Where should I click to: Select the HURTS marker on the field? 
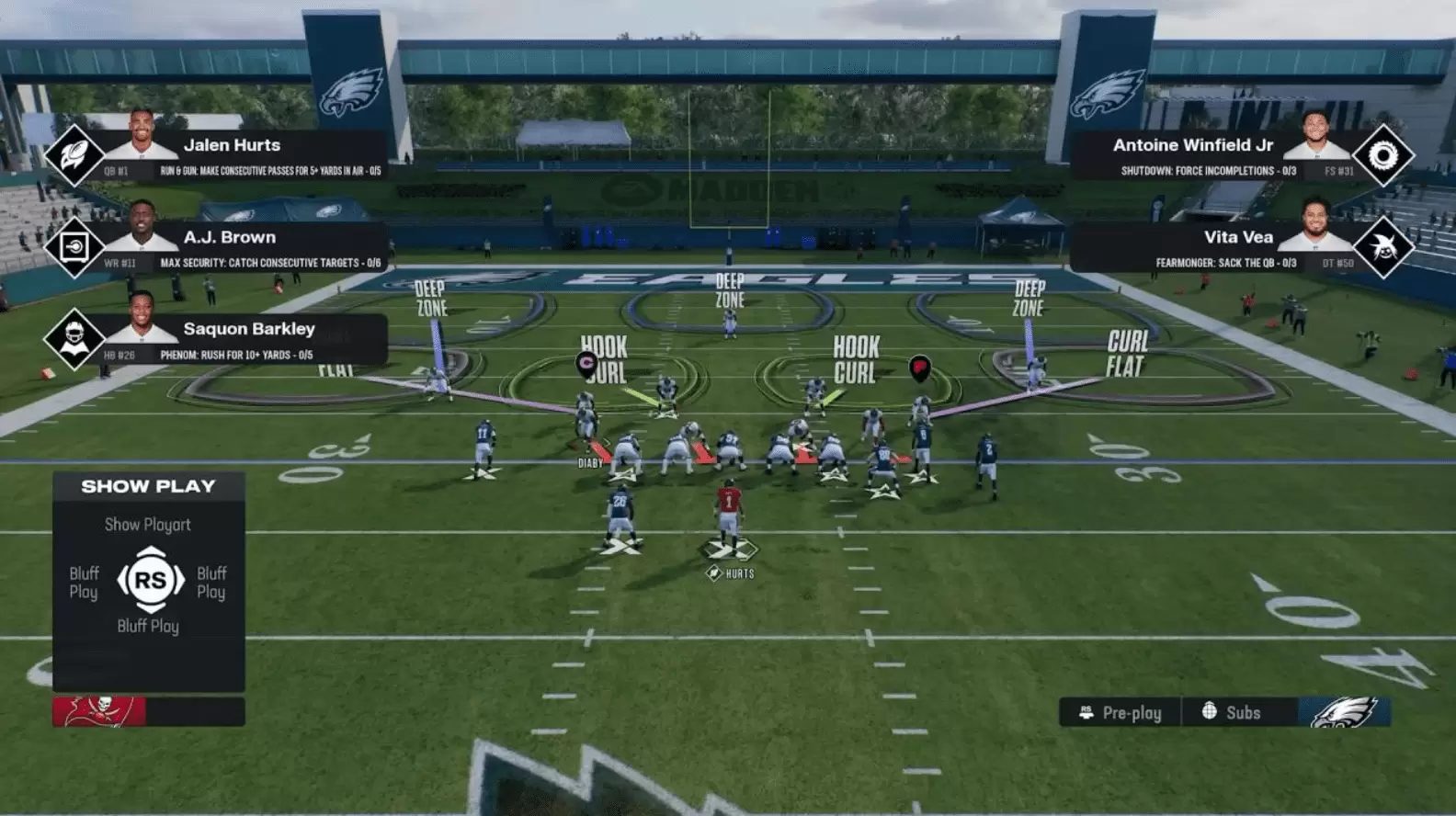tap(729, 572)
